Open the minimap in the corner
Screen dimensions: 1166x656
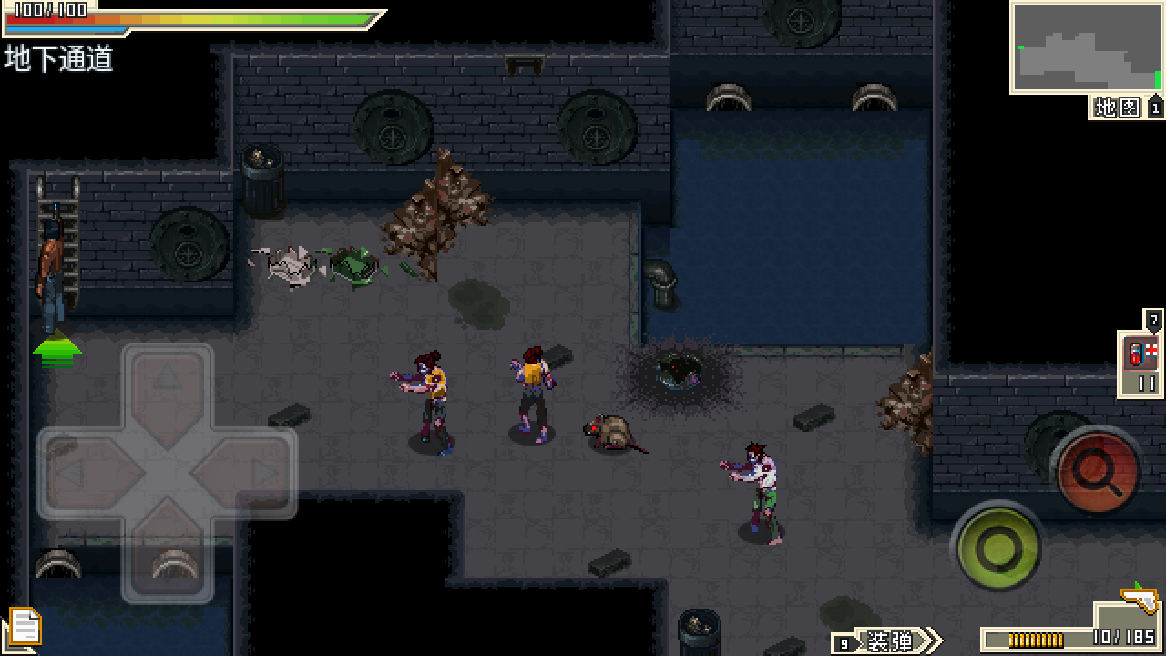(x=1086, y=47)
